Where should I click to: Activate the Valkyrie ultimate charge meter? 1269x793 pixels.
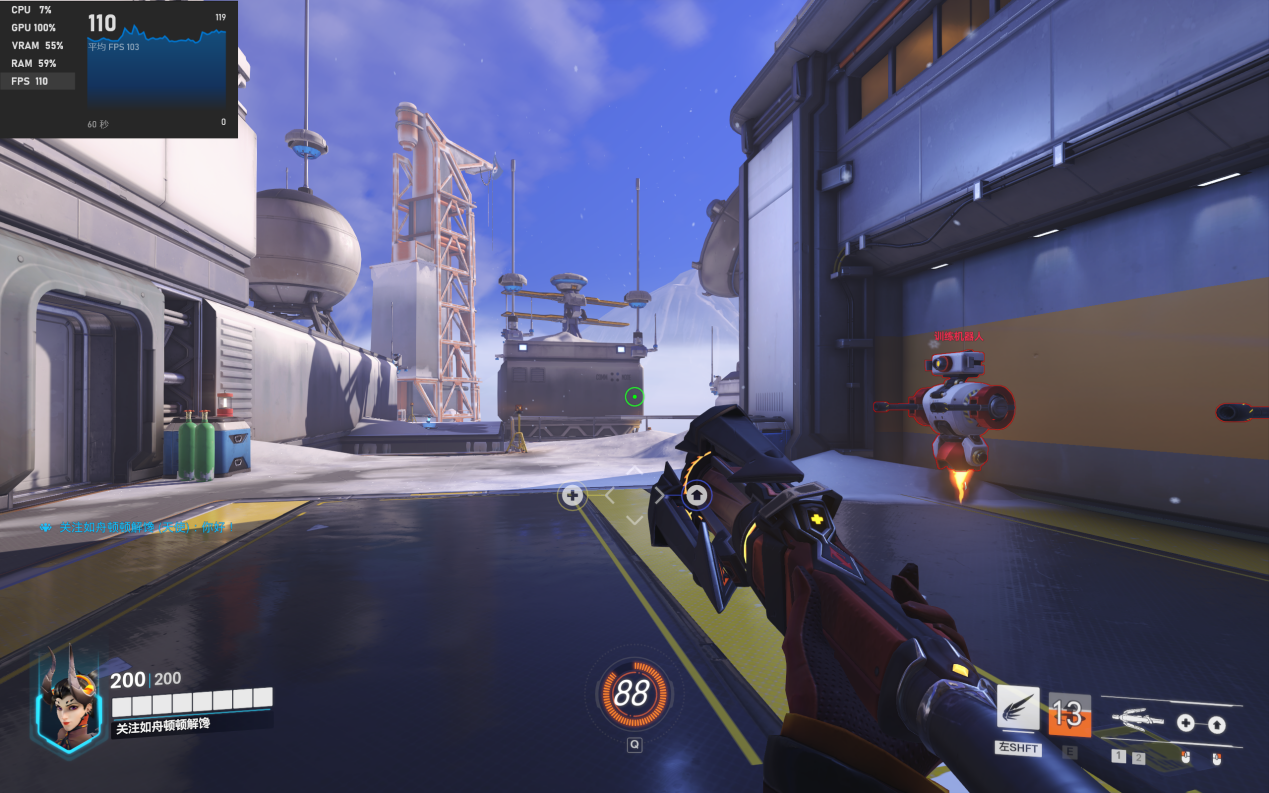click(x=632, y=693)
